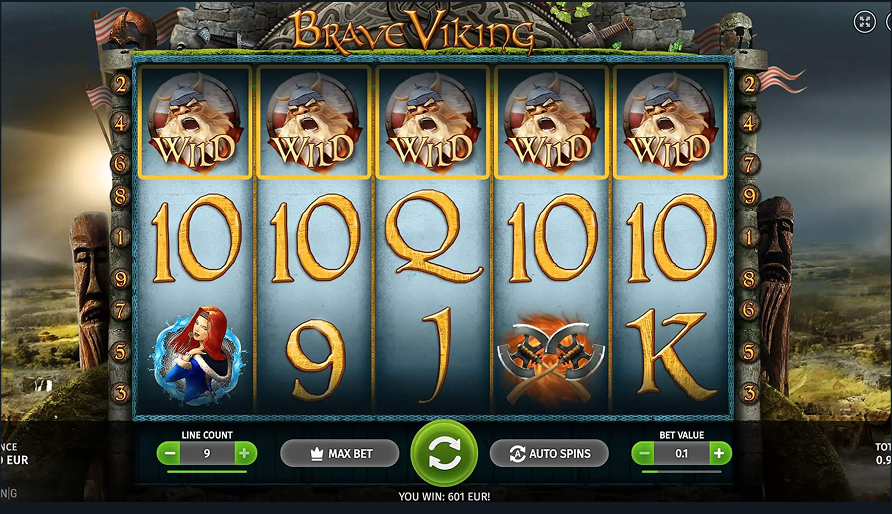892x514 pixels.
Task: Spin the reels with the green button
Action: [x=445, y=454]
